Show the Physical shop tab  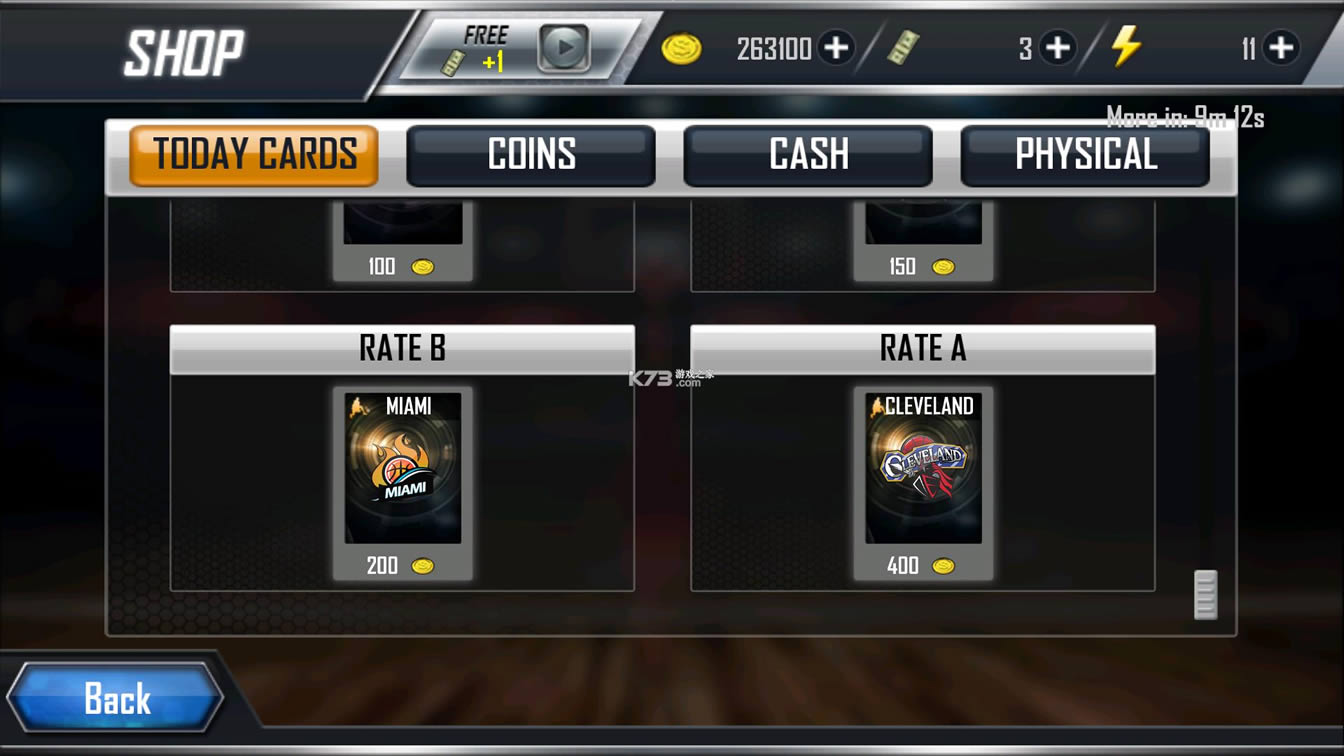click(1085, 155)
